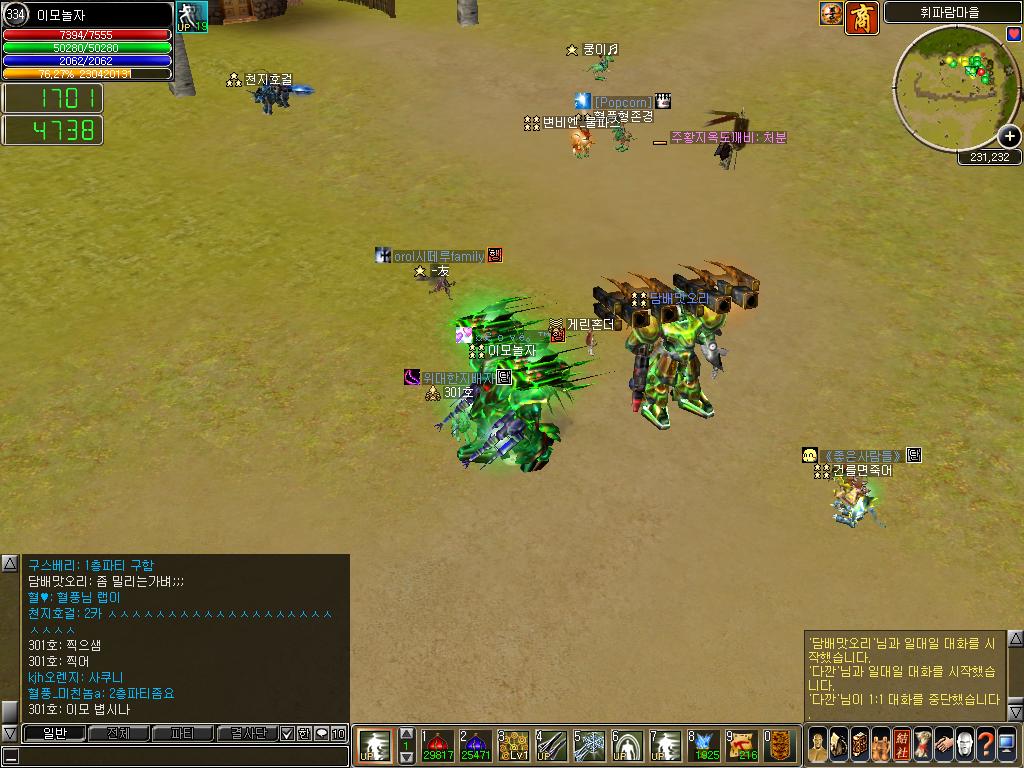Screen dimensions: 1024x768
Task: Click the red 商 merchant icon
Action: 862,15
